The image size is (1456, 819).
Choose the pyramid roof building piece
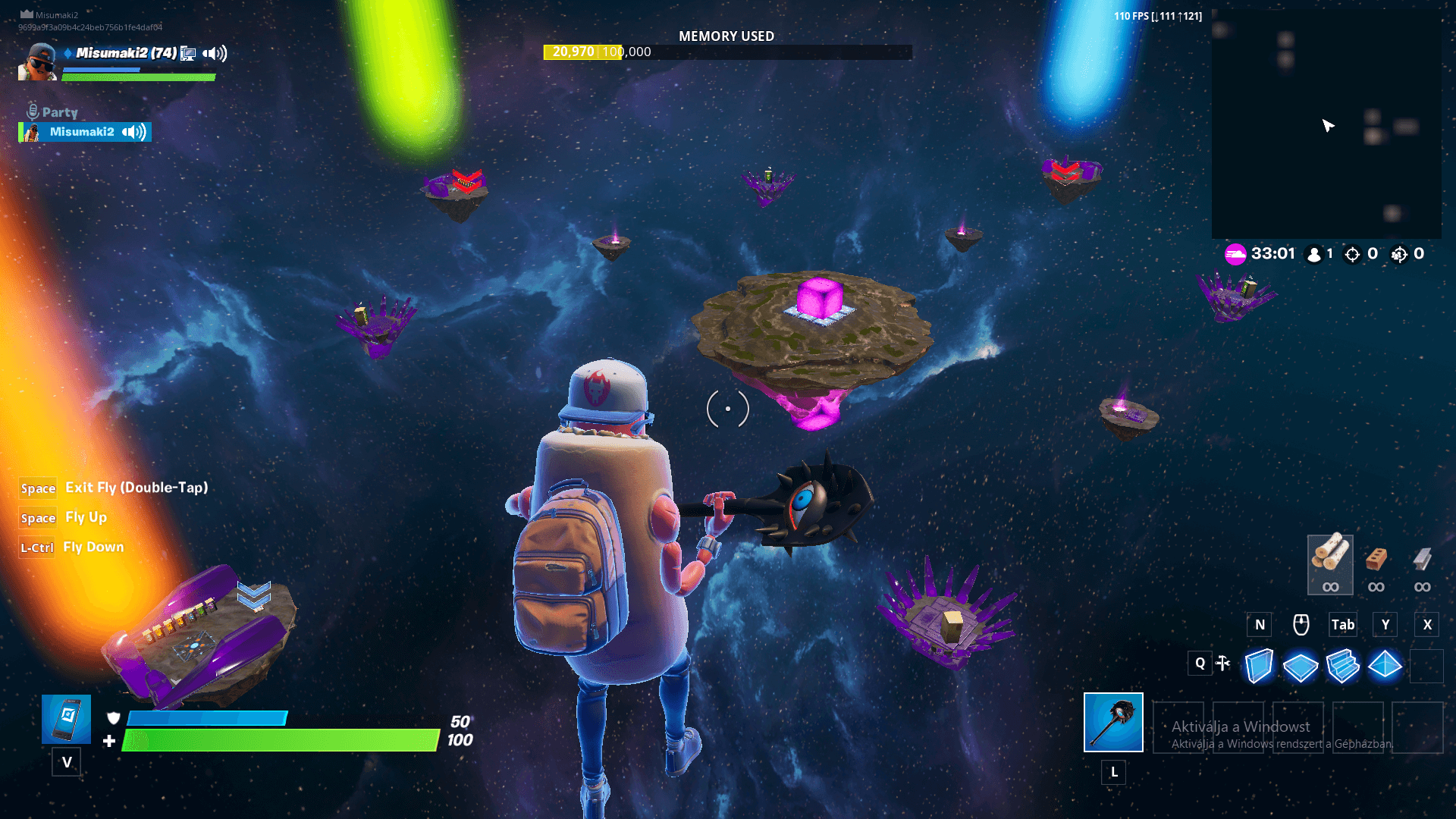(x=1385, y=665)
